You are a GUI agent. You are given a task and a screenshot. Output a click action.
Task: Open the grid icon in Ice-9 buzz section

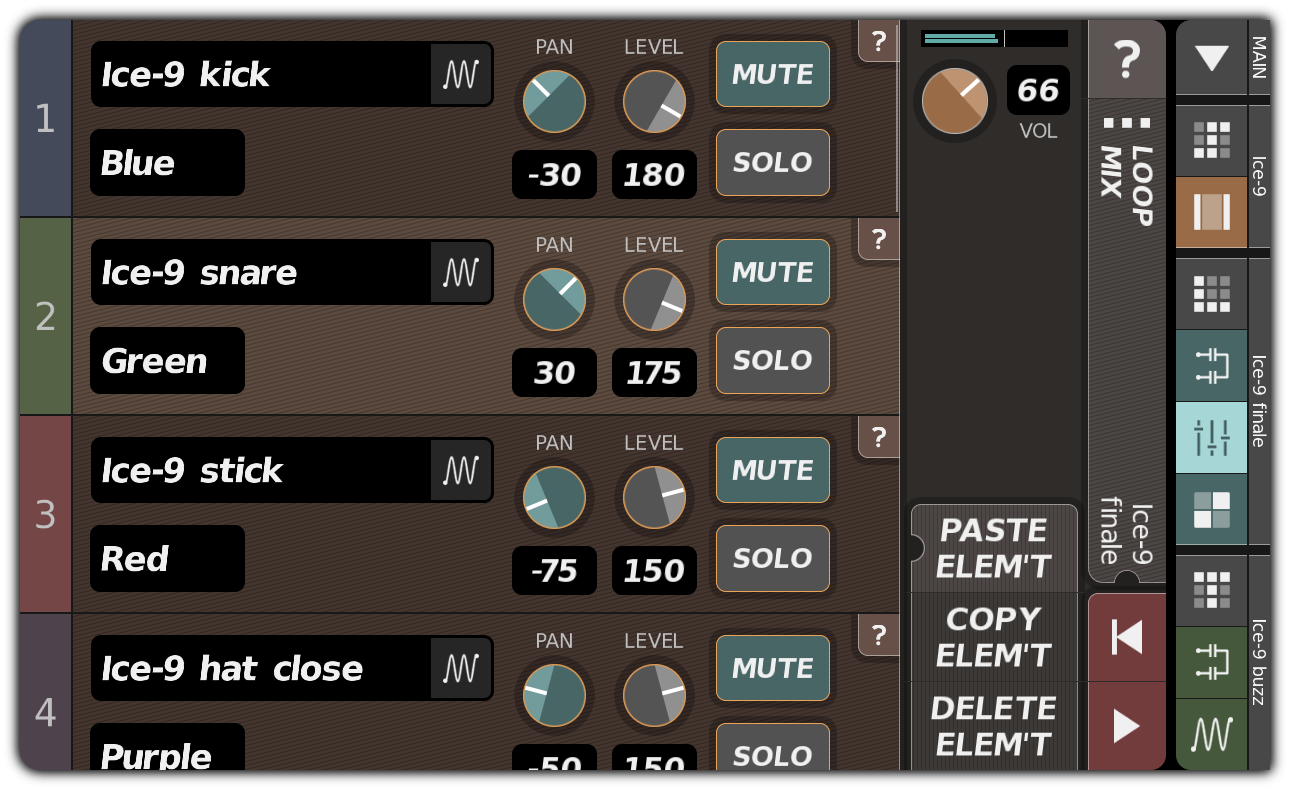coord(1211,592)
